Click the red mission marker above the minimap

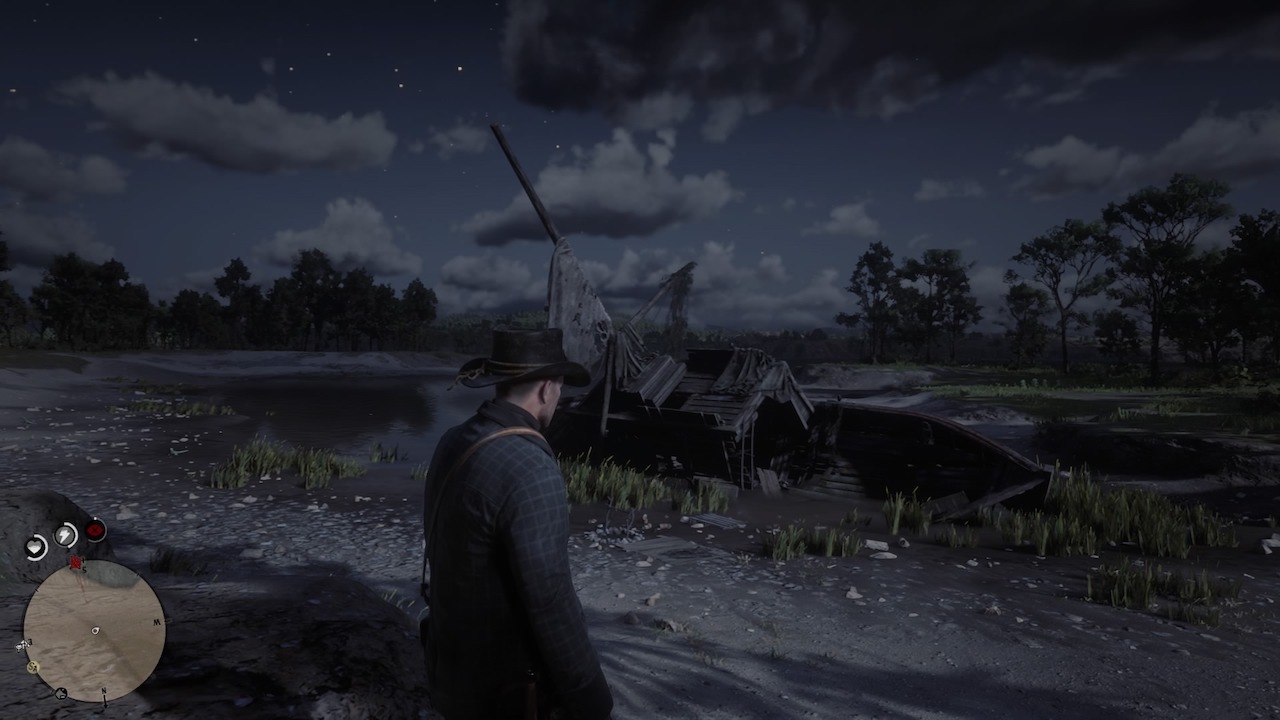(x=74, y=562)
